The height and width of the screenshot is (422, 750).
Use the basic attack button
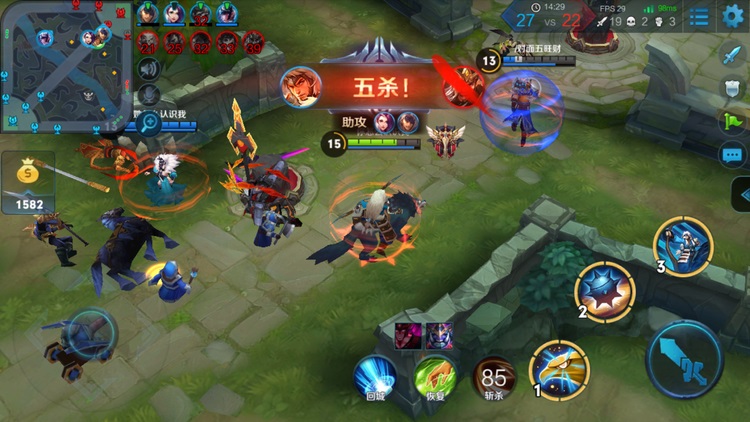pos(684,357)
